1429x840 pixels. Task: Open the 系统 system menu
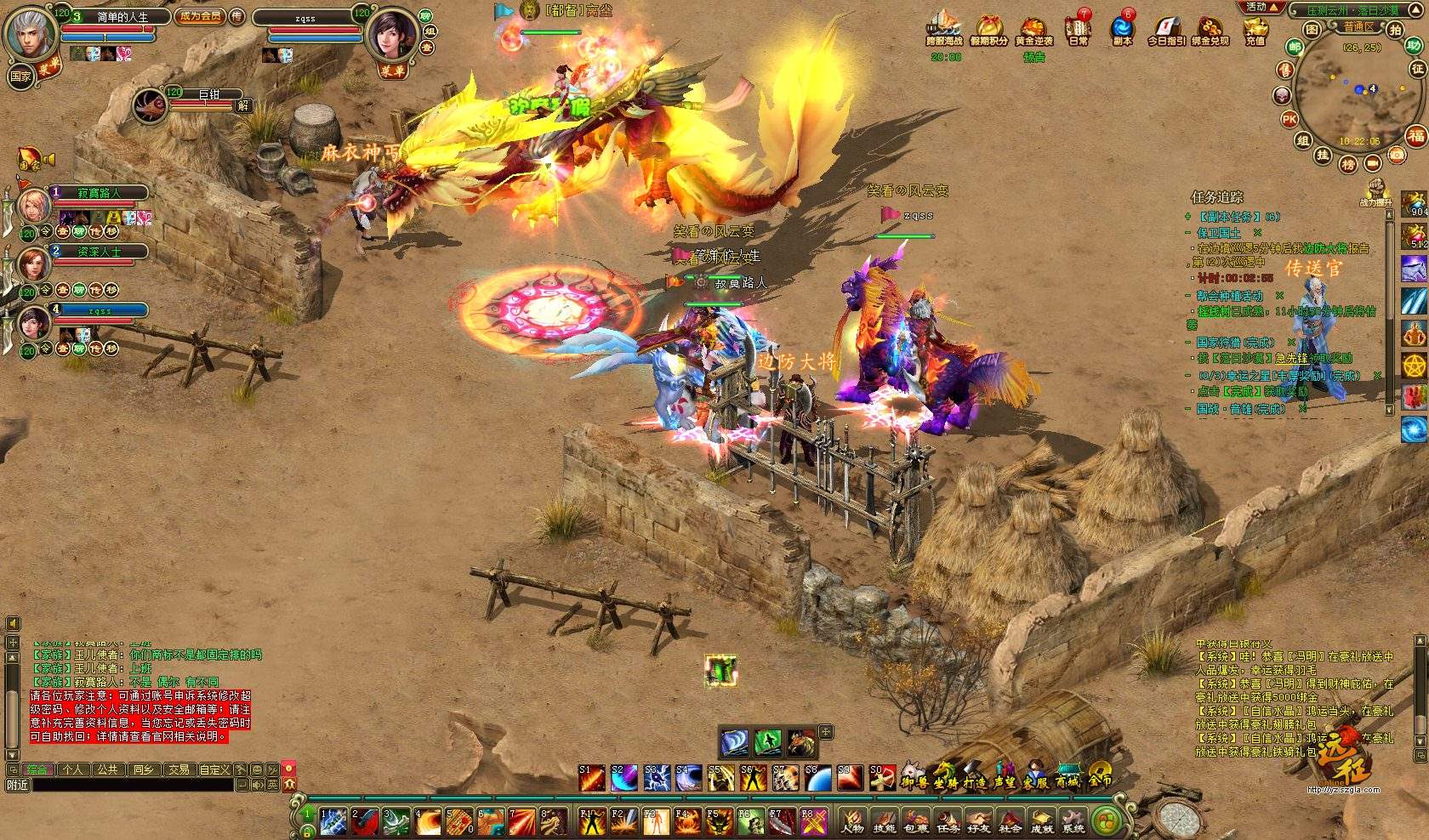click(1073, 822)
